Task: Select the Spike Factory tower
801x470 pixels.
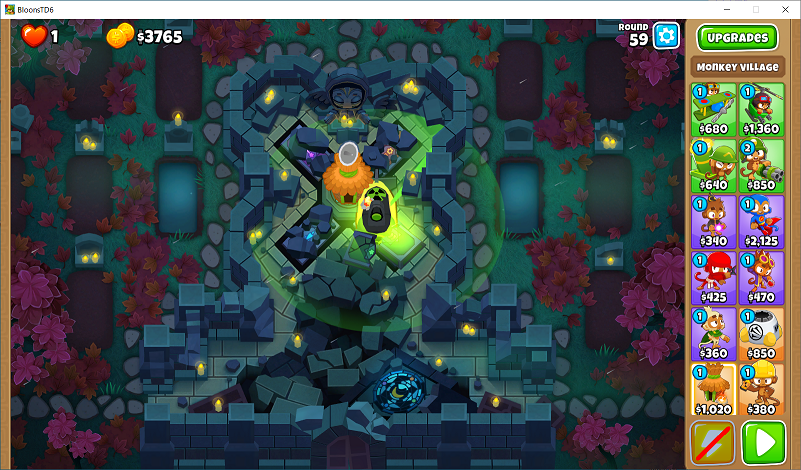Action: [761, 333]
